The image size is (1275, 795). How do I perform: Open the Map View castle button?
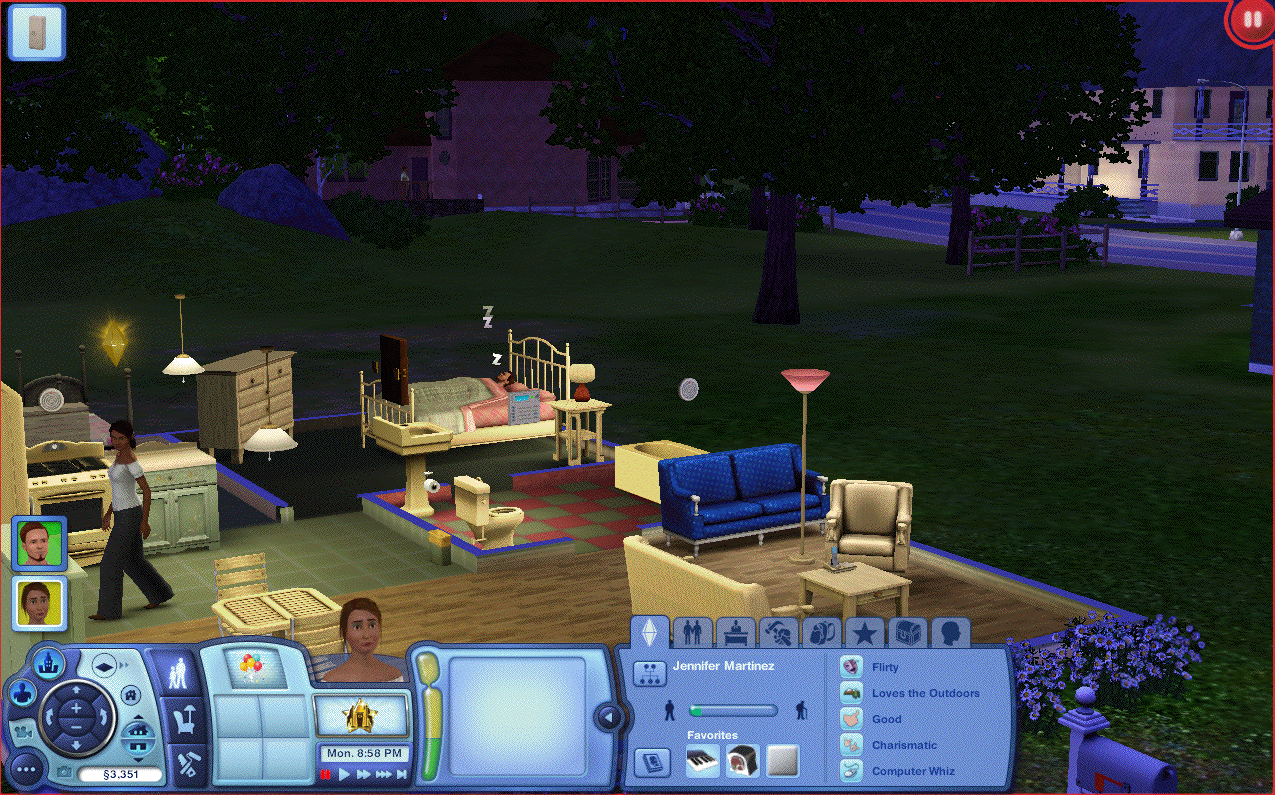[x=47, y=662]
